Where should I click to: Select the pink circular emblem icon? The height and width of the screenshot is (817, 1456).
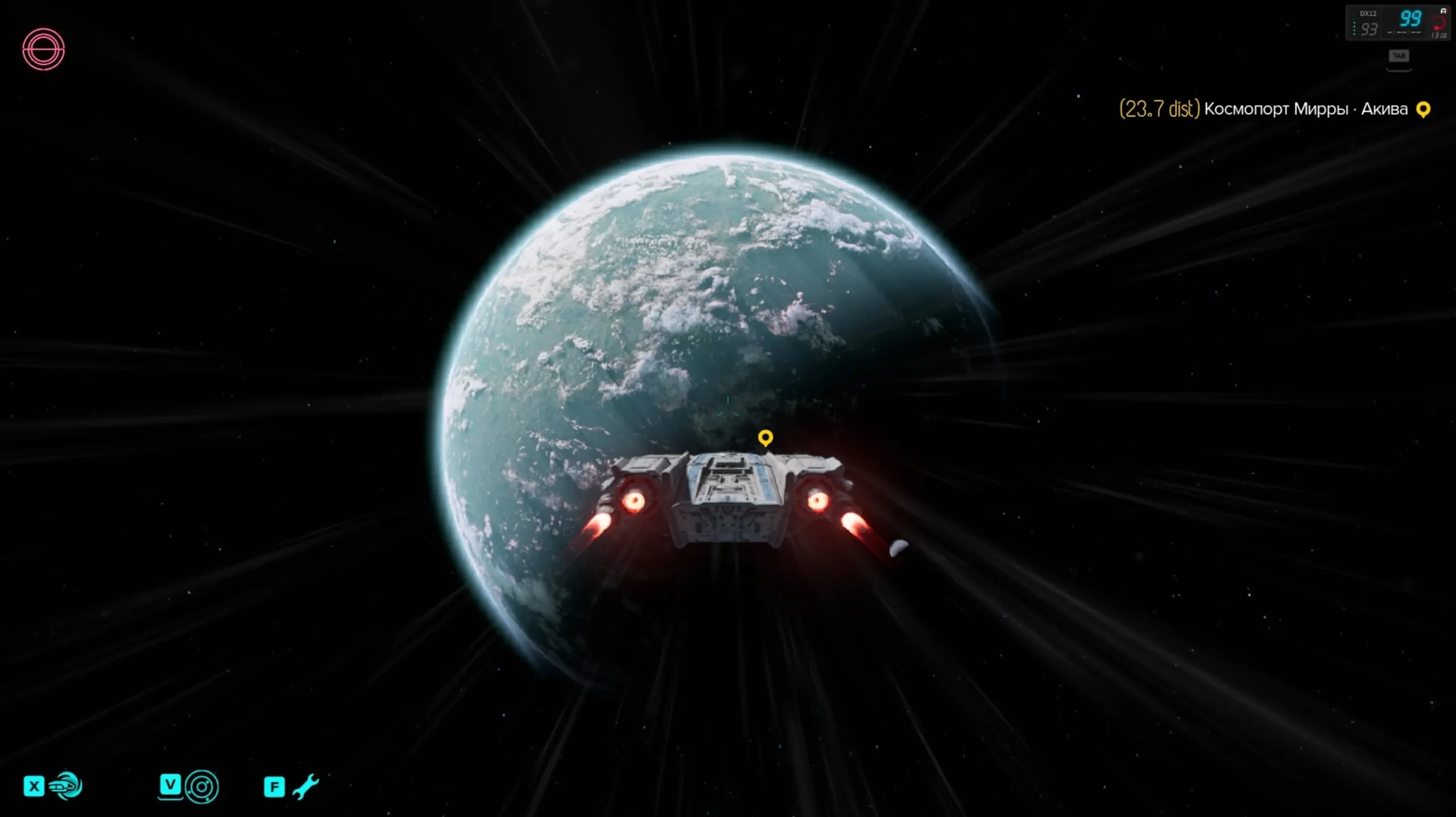pyautogui.click(x=44, y=49)
